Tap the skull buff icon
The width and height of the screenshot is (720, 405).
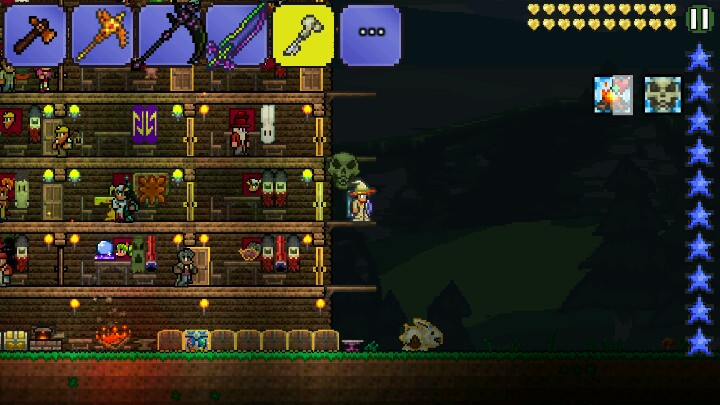pyautogui.click(x=662, y=95)
